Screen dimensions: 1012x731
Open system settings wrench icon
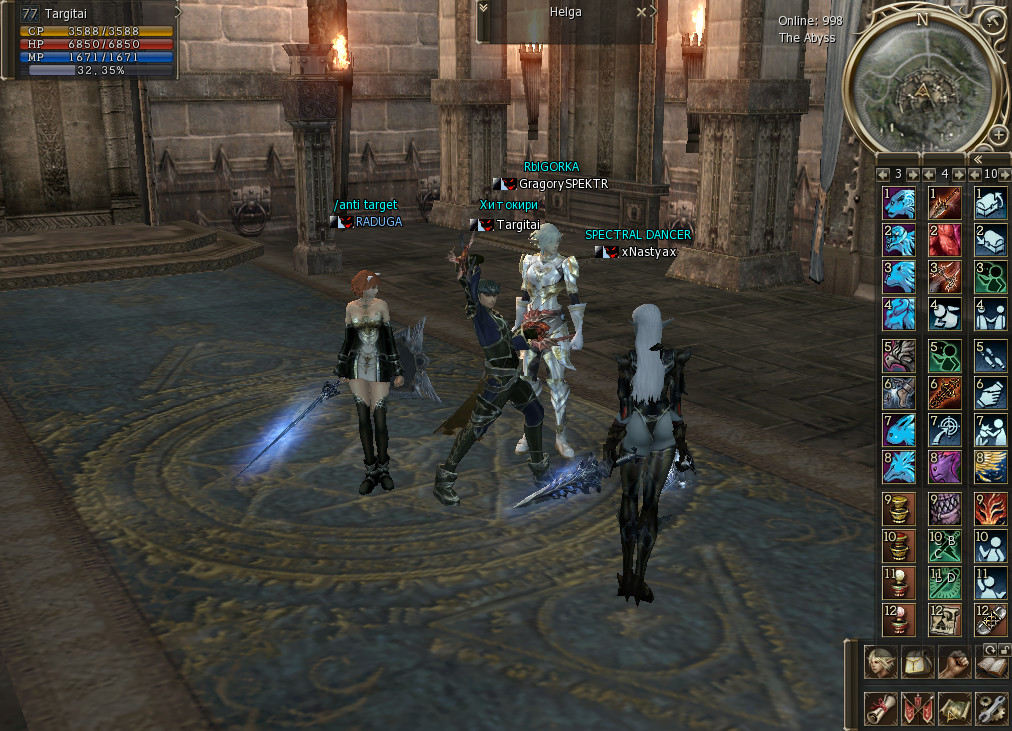pyautogui.click(x=991, y=708)
